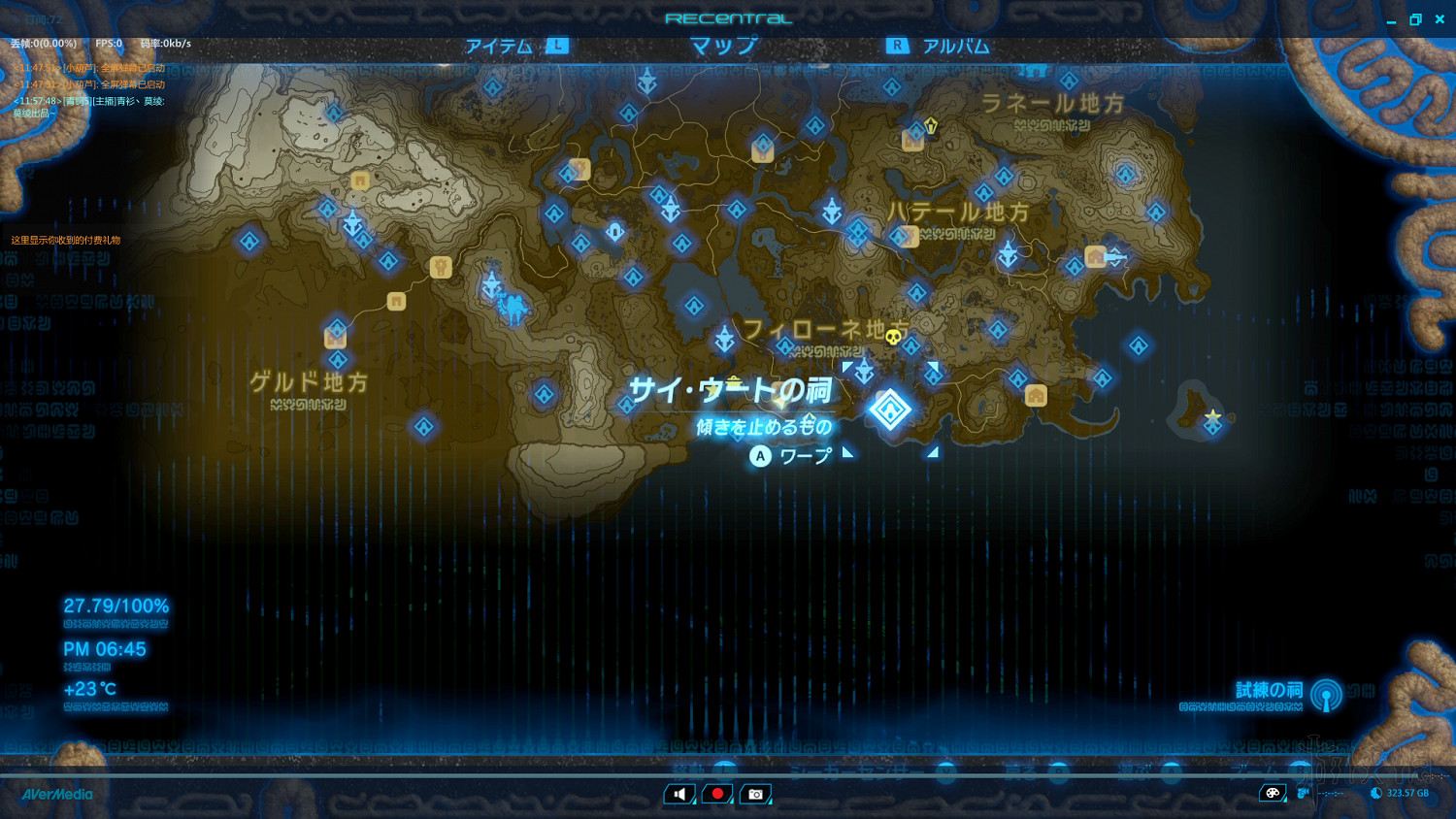Screen dimensions: 1456x819
Task: Switch to the アイテム tab
Action: pos(499,45)
